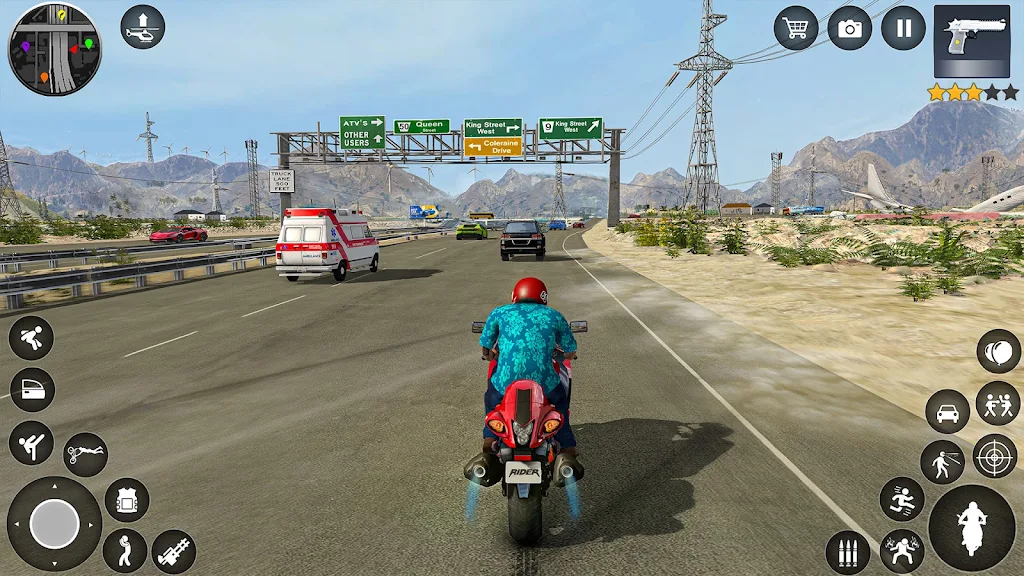This screenshot has height=576, width=1024.
Task: Pause the game
Action: [903, 28]
